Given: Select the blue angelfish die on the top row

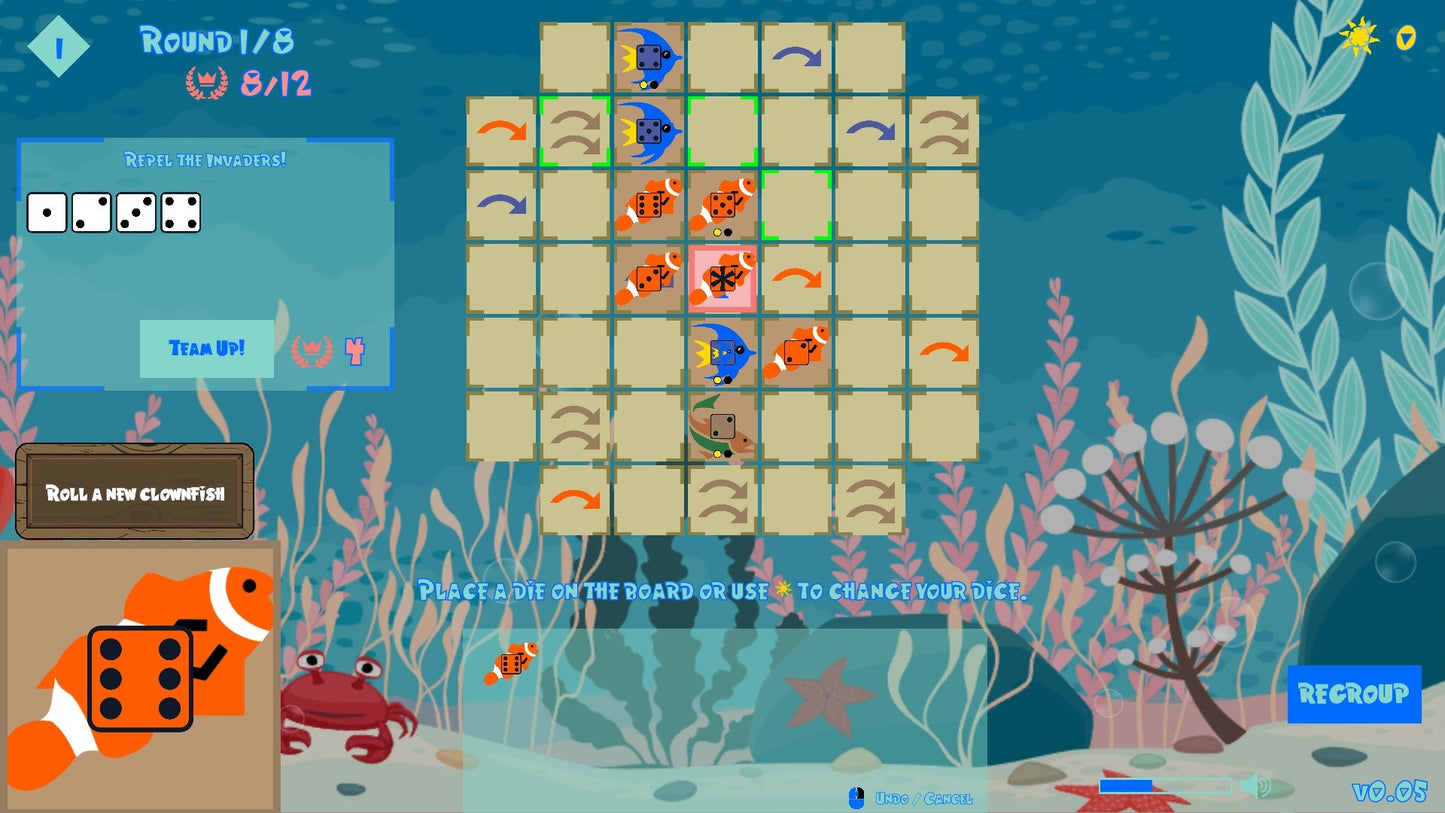Looking at the screenshot, I should pyautogui.click(x=648, y=55).
